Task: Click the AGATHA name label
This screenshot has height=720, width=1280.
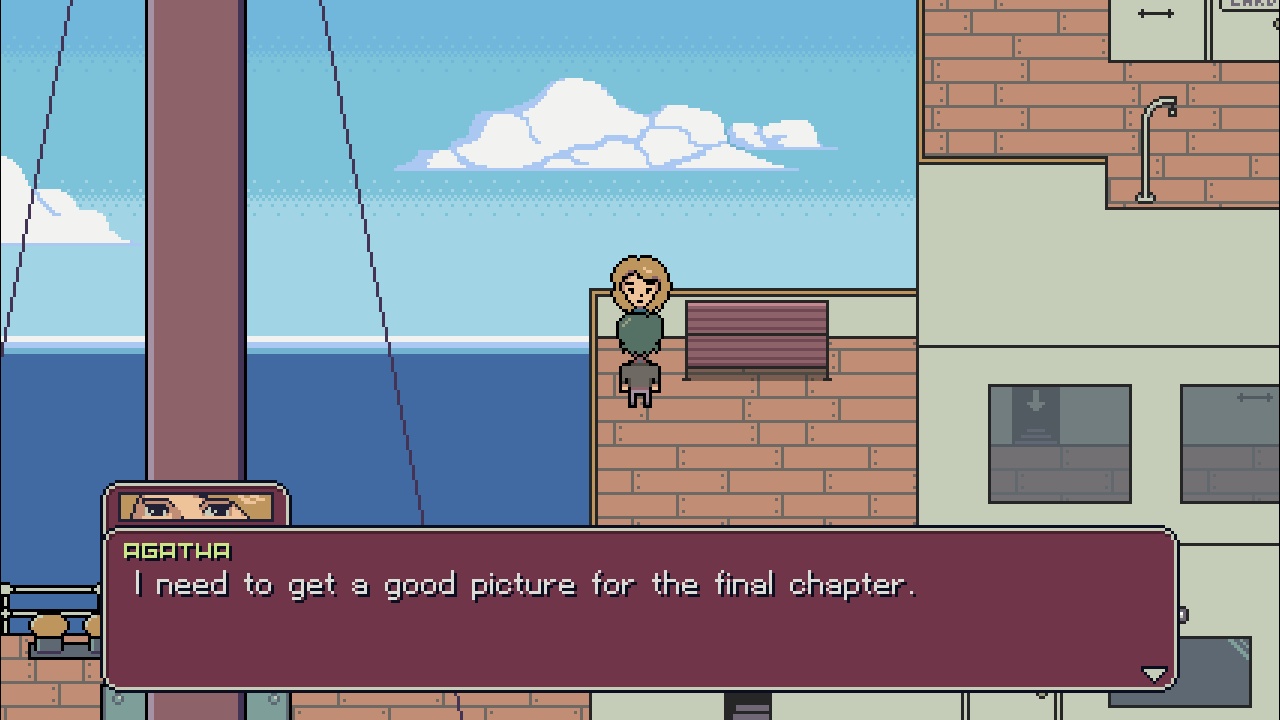Action: [x=176, y=549]
